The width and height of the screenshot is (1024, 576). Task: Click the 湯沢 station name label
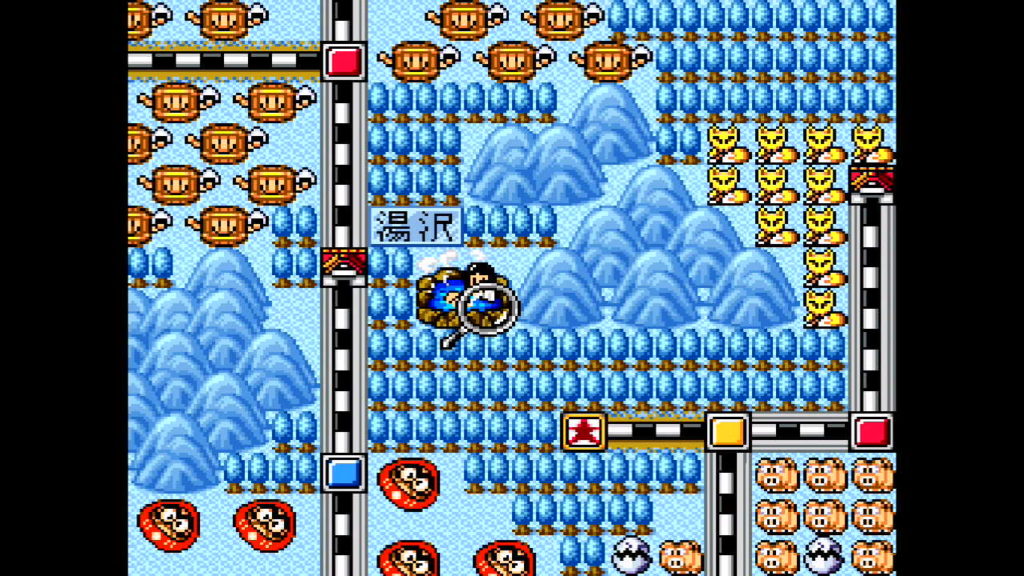point(417,226)
